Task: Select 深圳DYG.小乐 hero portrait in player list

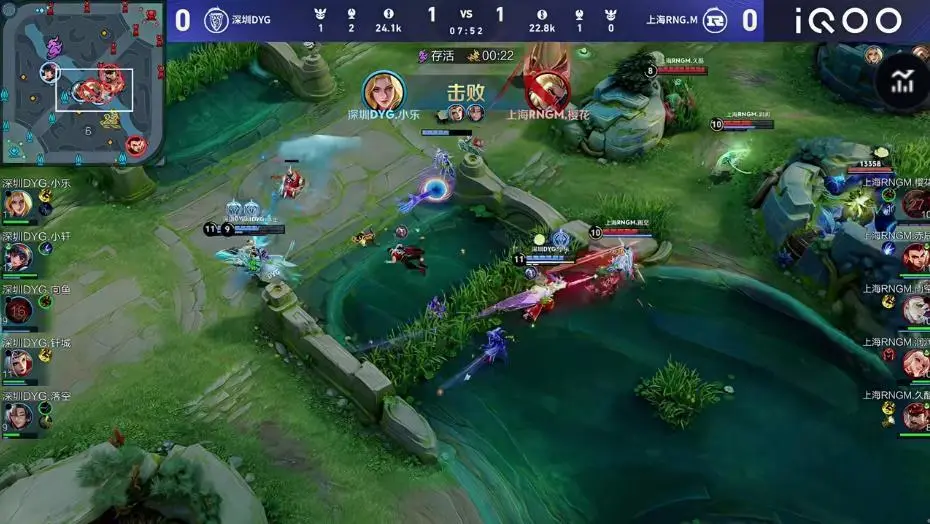Action: pyautogui.click(x=17, y=204)
